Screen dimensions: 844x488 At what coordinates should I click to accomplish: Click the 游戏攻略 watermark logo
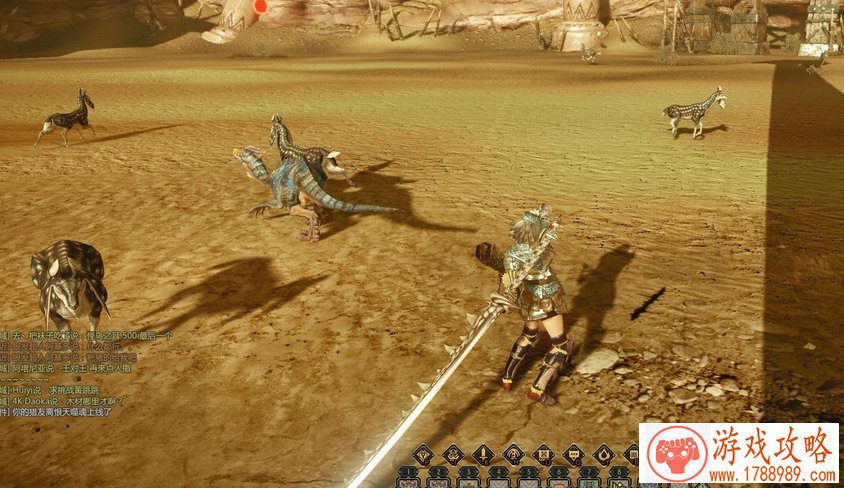[x=739, y=453]
